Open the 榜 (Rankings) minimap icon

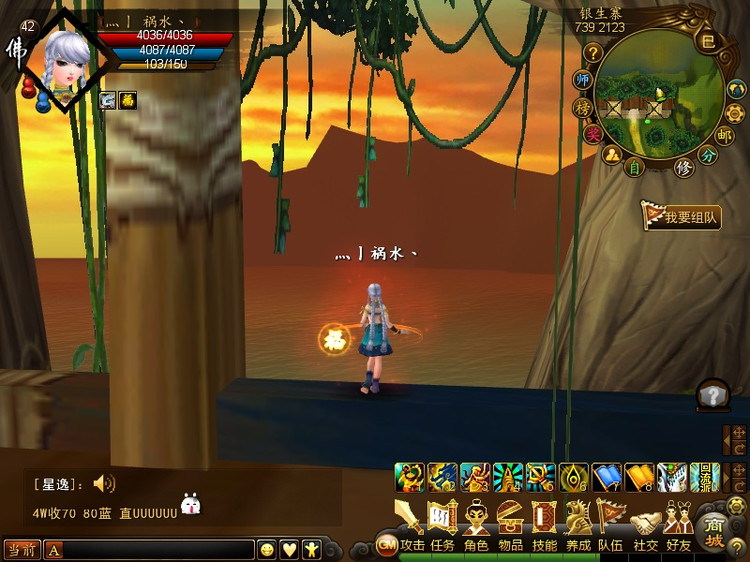(x=582, y=107)
